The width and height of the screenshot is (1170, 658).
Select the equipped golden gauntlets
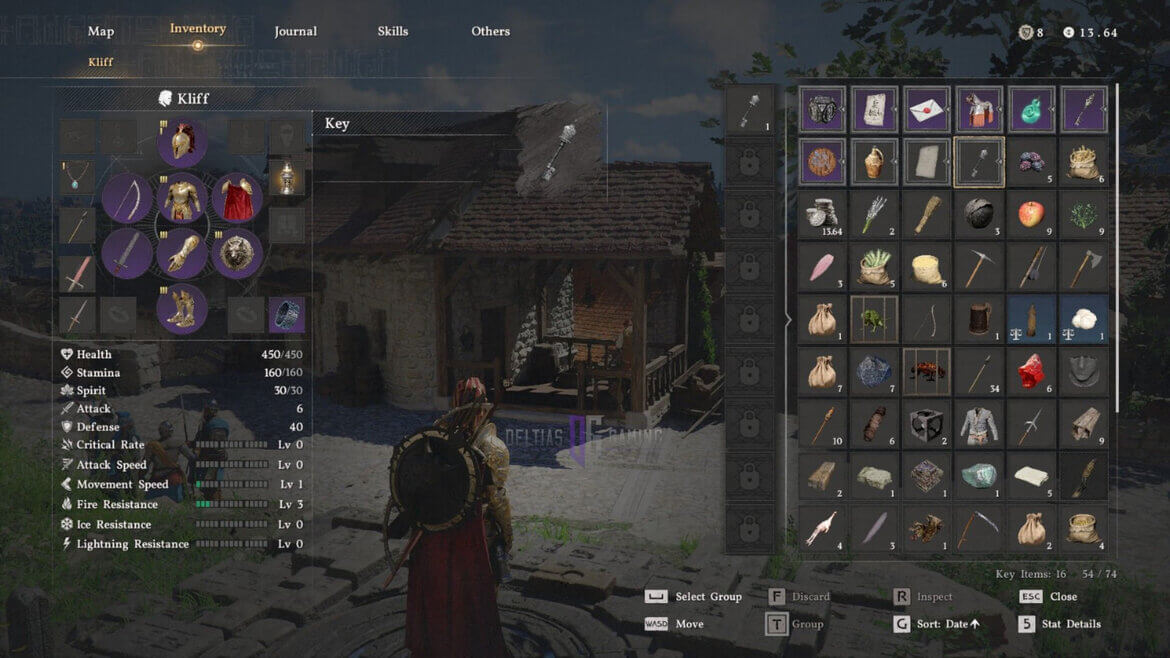(182, 253)
